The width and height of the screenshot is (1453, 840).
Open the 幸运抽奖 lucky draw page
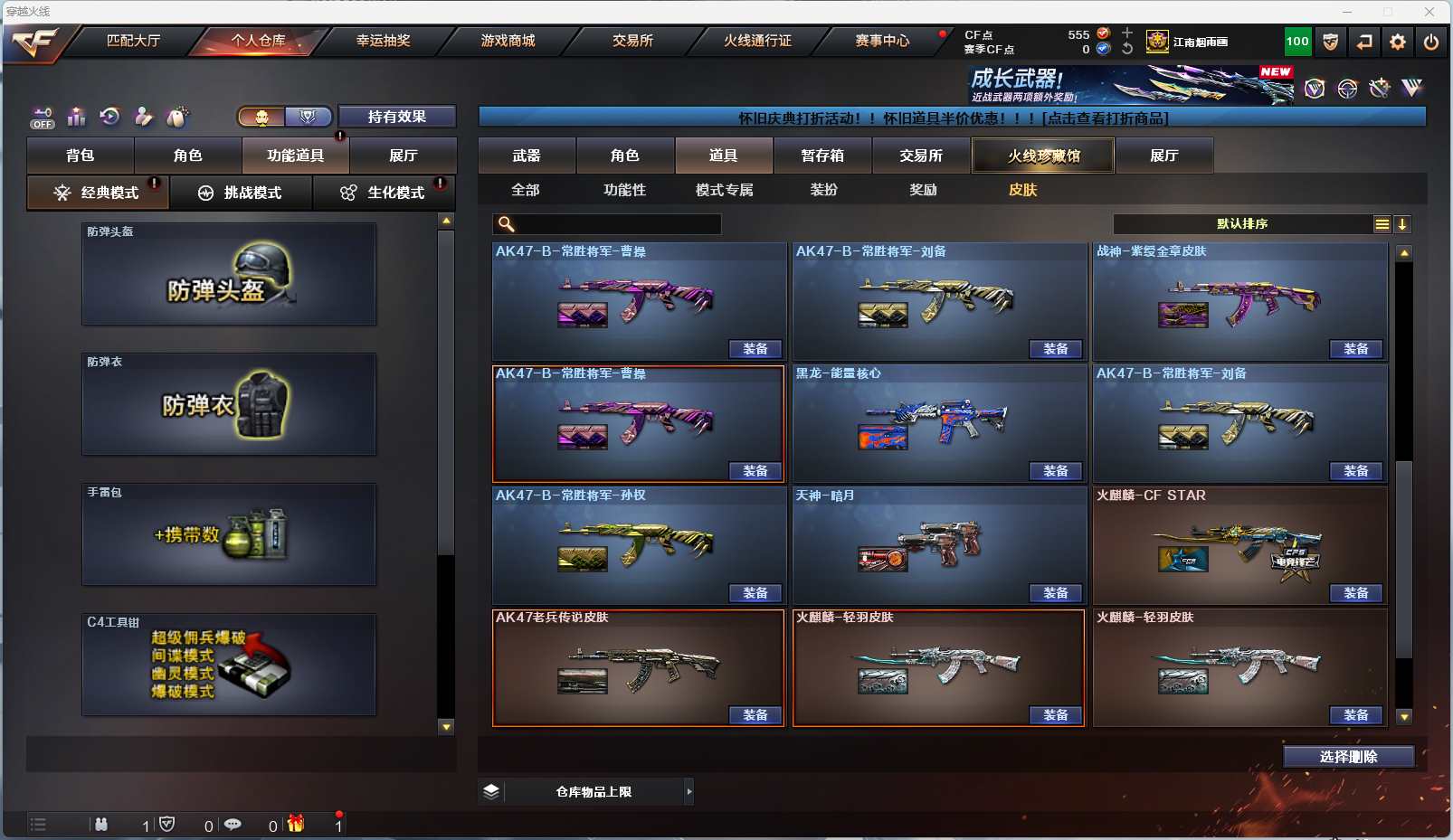click(383, 41)
